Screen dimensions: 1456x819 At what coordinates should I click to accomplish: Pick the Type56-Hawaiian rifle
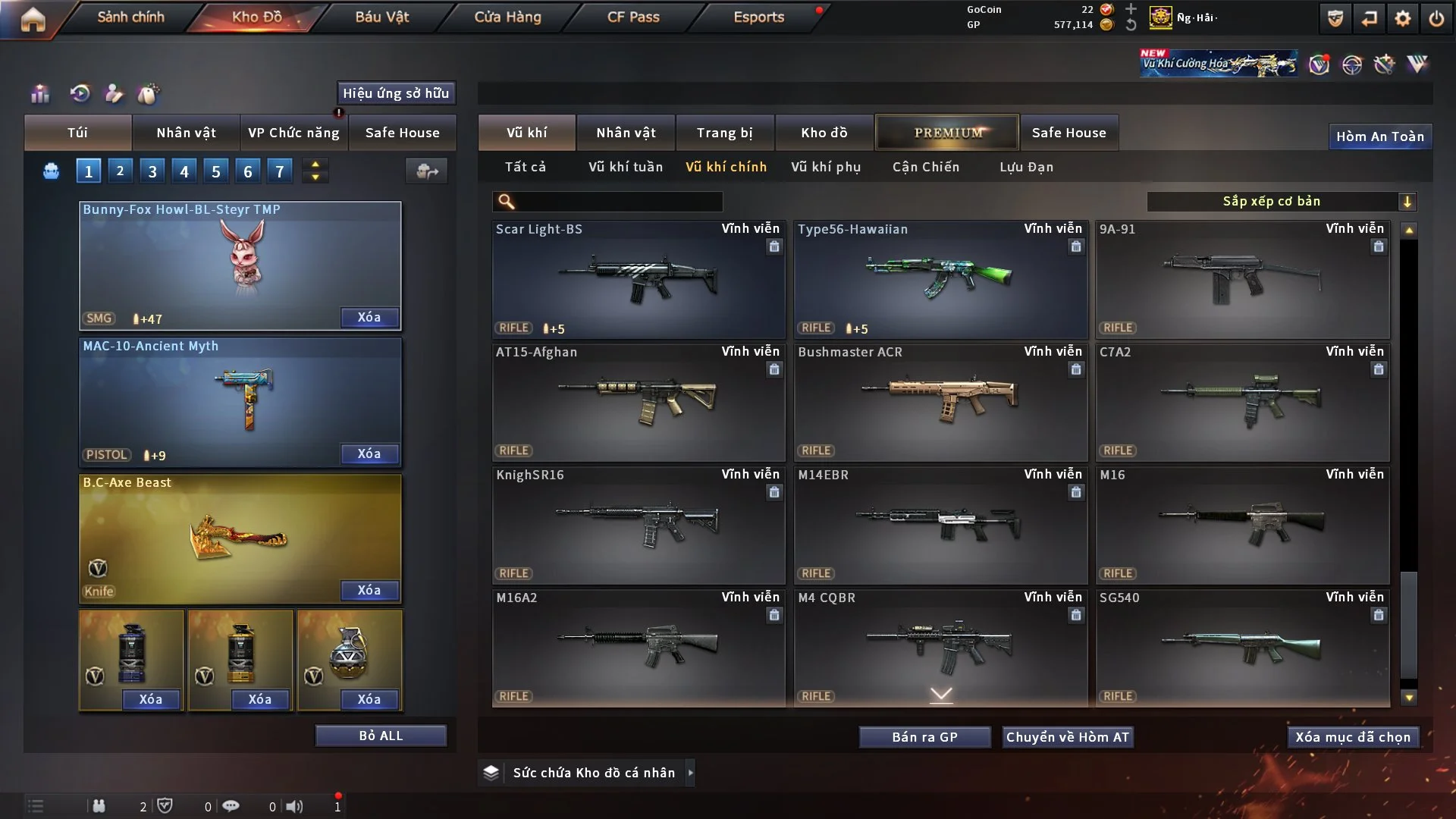[x=940, y=279]
